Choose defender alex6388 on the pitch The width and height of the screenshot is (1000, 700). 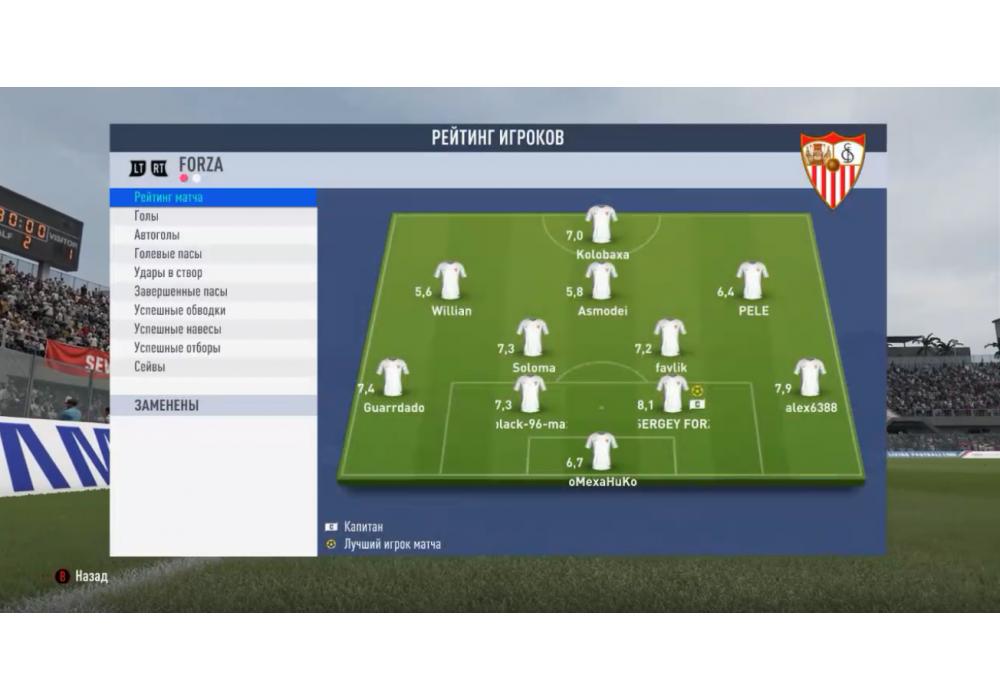[x=810, y=378]
